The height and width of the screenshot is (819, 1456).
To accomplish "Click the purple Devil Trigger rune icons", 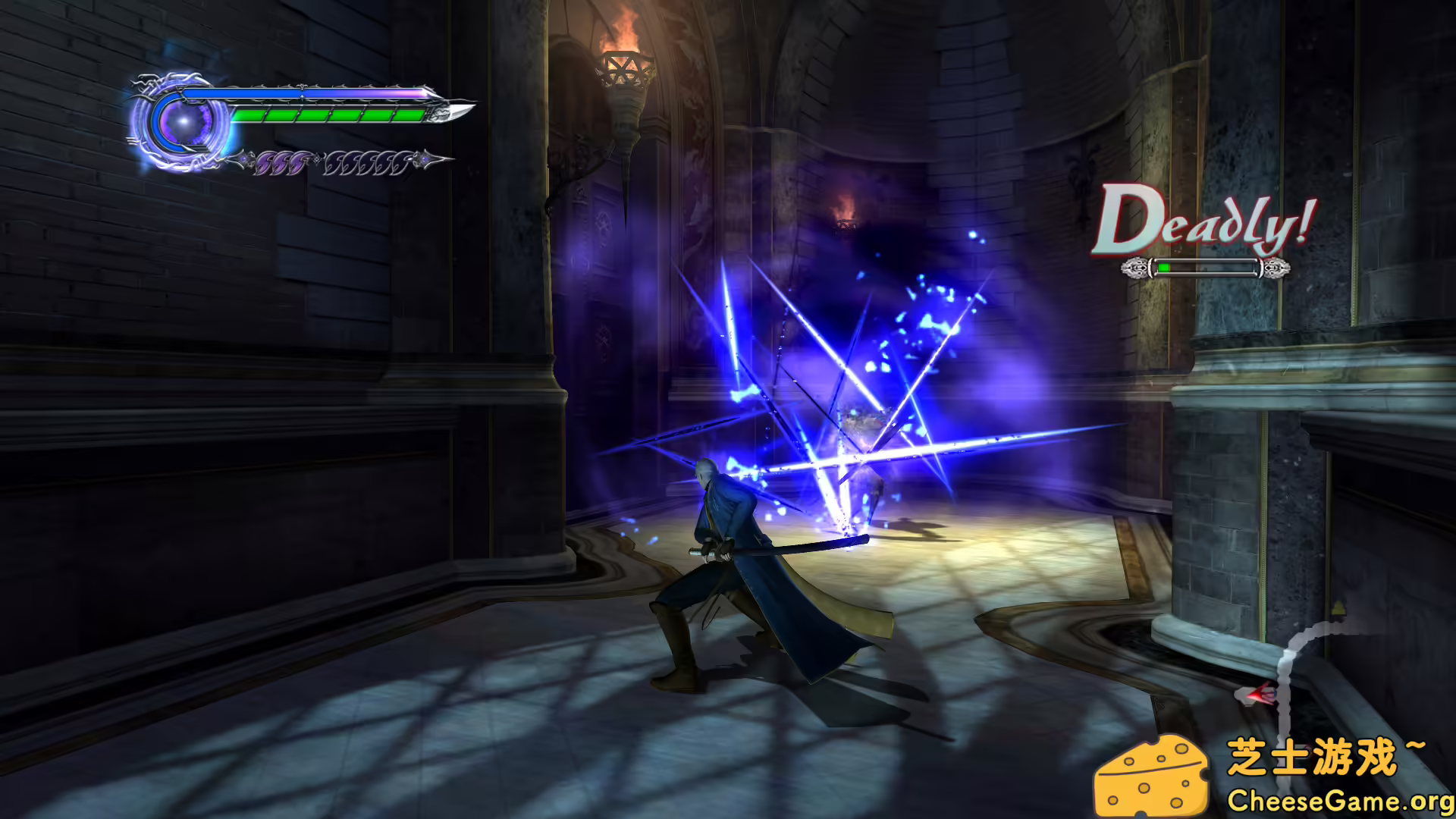I will pos(281,161).
